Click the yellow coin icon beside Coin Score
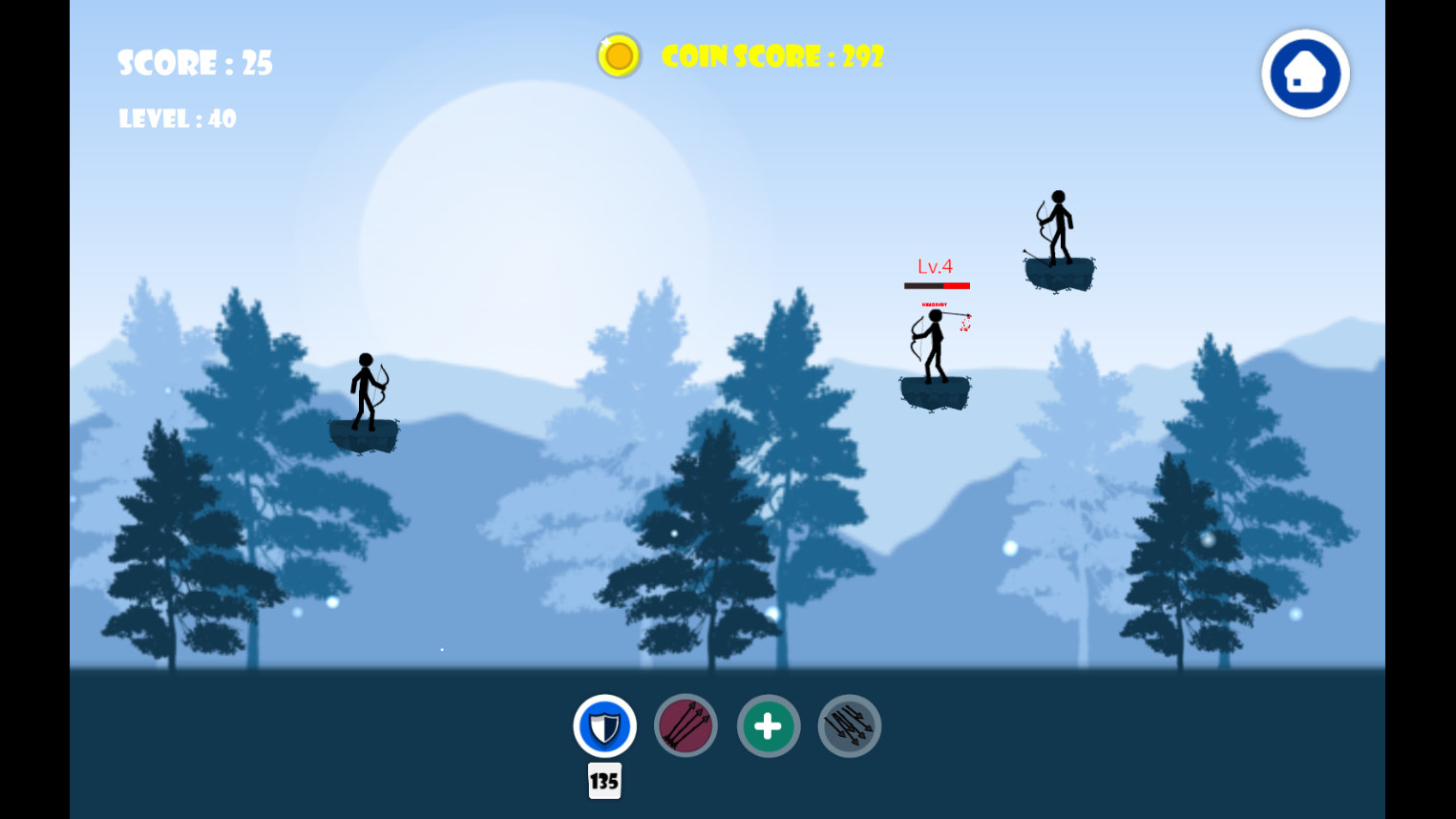The image size is (1456, 819). coord(618,55)
